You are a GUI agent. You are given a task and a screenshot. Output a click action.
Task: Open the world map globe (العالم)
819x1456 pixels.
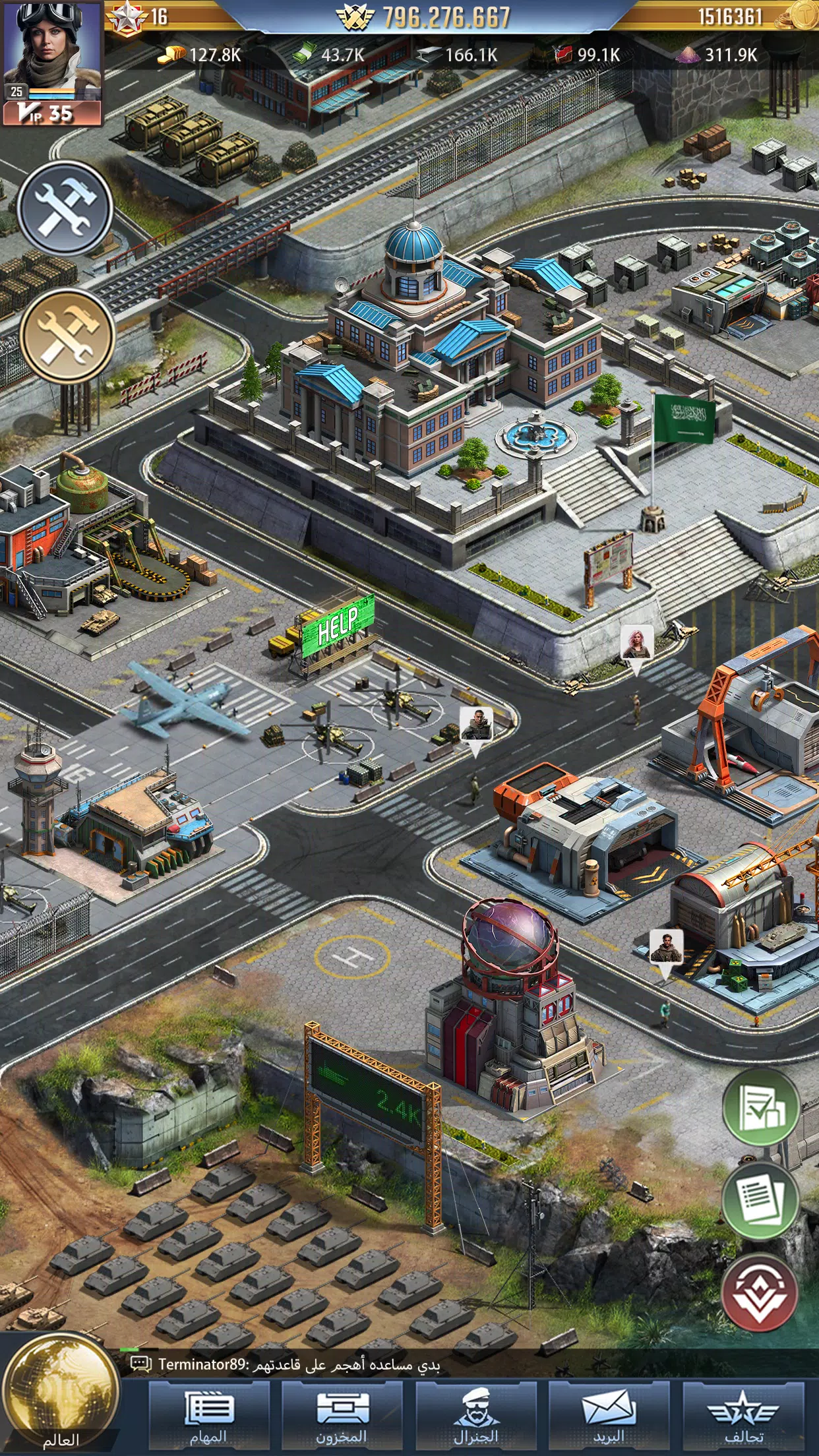[61, 1394]
